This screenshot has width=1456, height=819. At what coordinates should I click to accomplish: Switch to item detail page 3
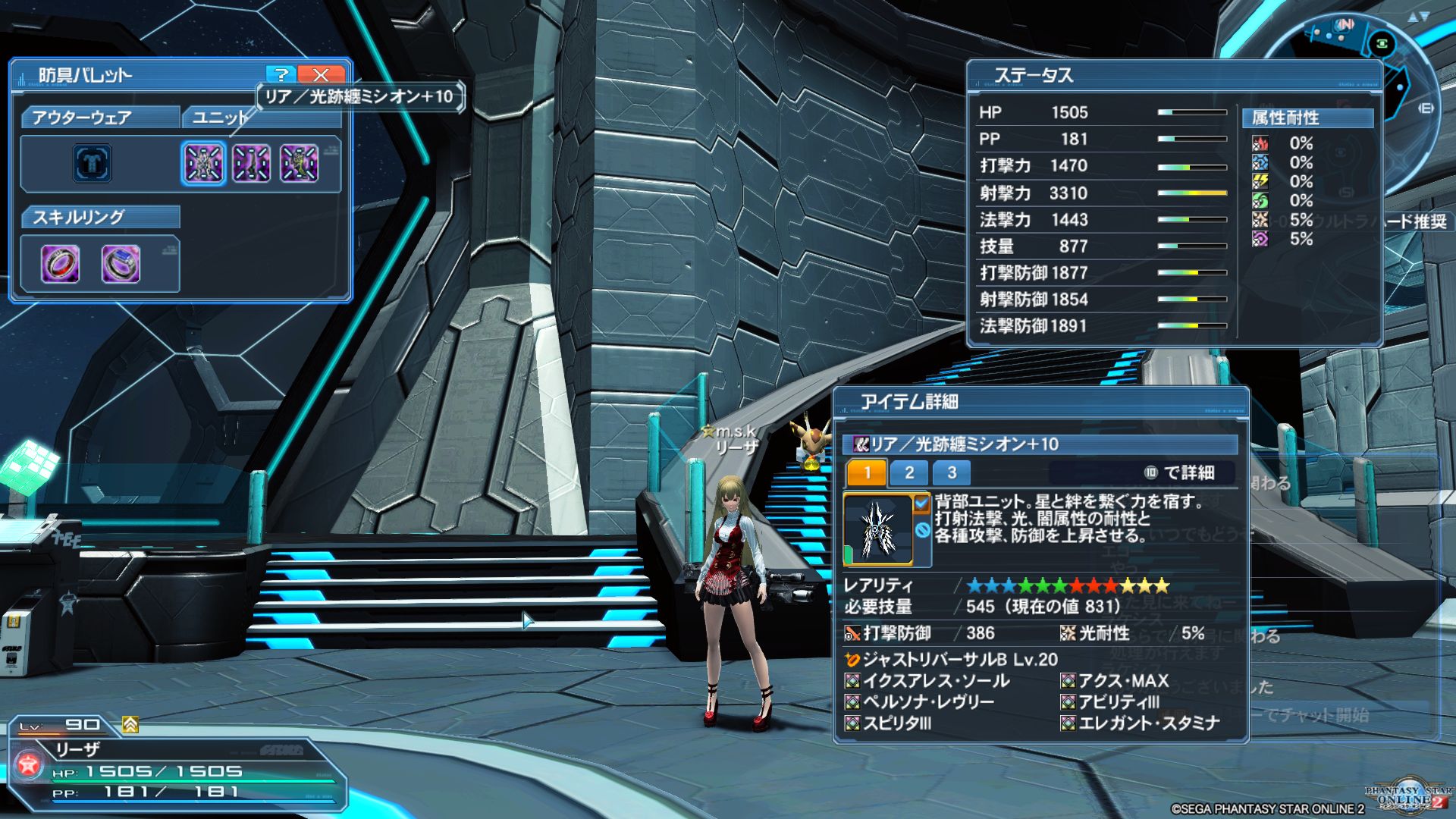point(952,473)
